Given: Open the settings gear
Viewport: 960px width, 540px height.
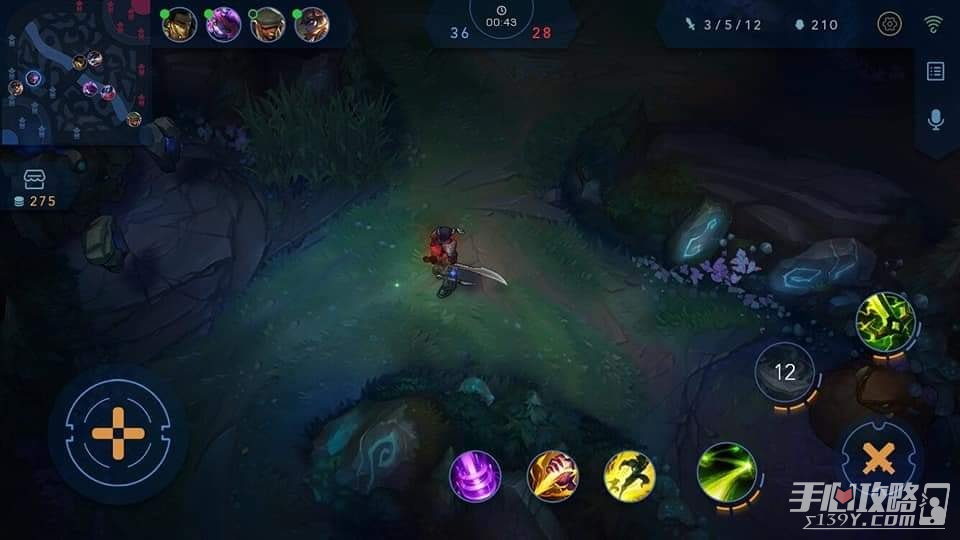Looking at the screenshot, I should pyautogui.click(x=888, y=24).
